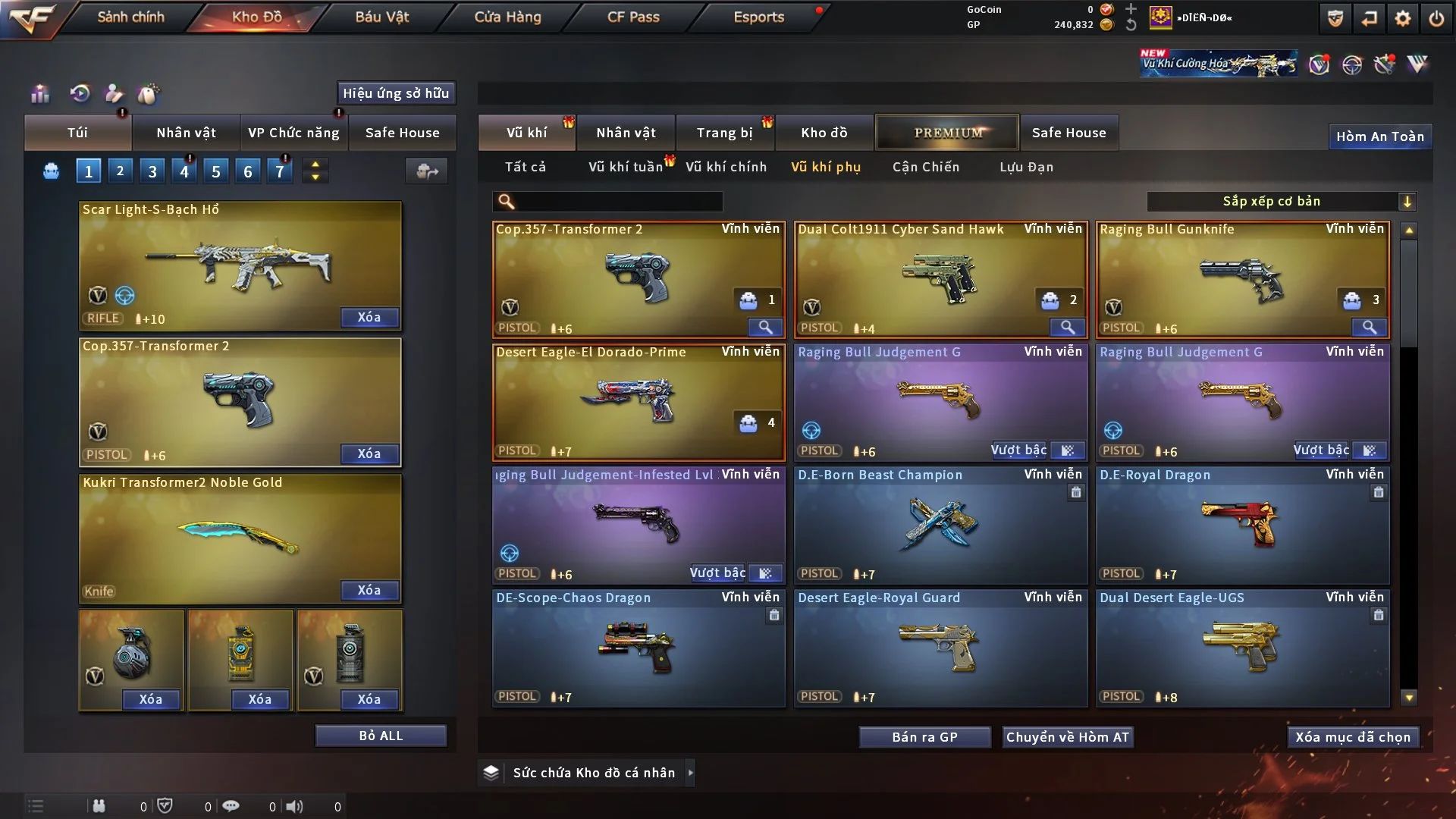Go to Sảnh chính lobby

[x=130, y=17]
